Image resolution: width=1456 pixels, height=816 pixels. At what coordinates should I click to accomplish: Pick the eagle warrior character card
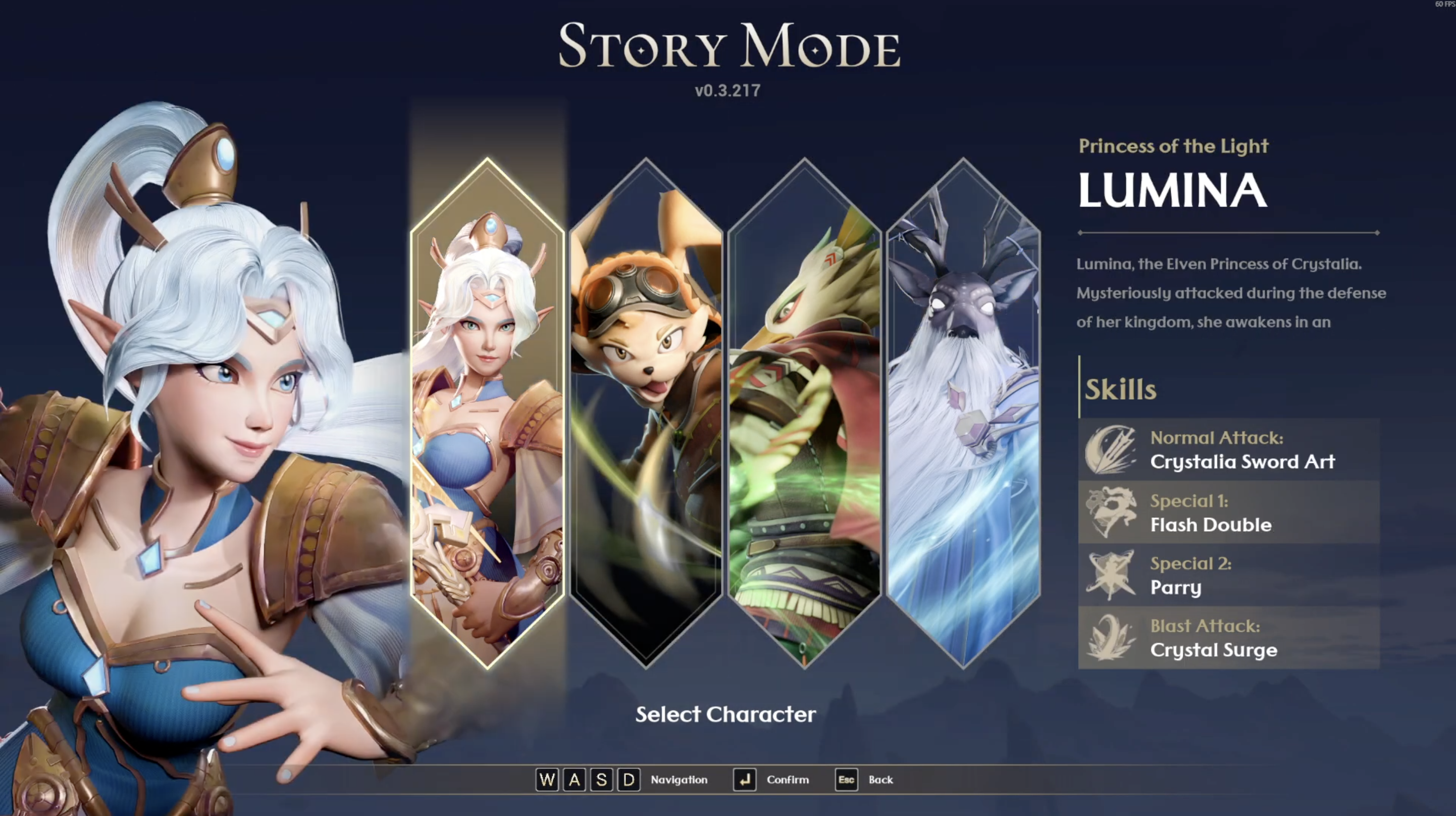(804, 412)
